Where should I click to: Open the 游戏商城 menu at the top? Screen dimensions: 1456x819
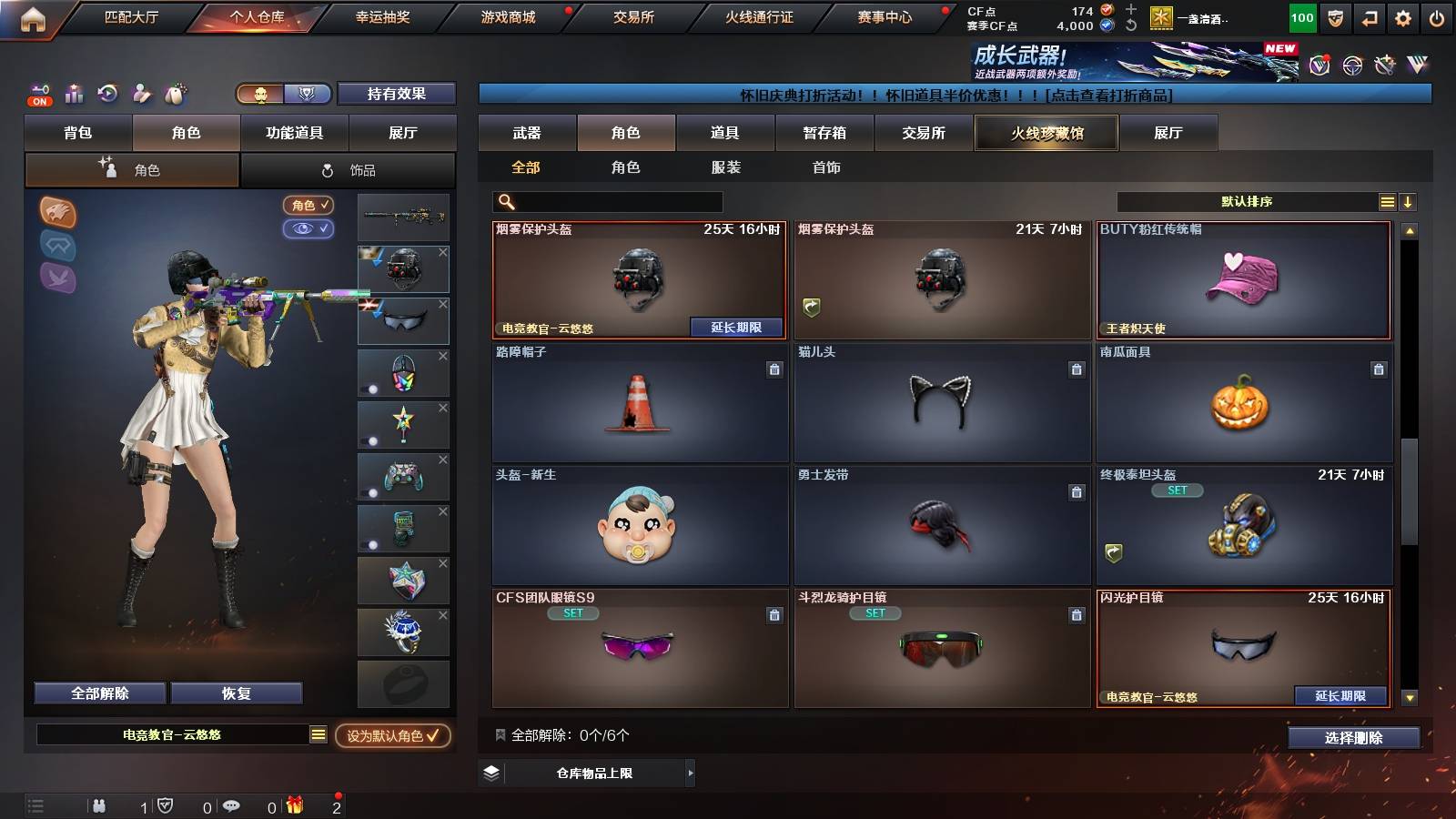[x=508, y=15]
